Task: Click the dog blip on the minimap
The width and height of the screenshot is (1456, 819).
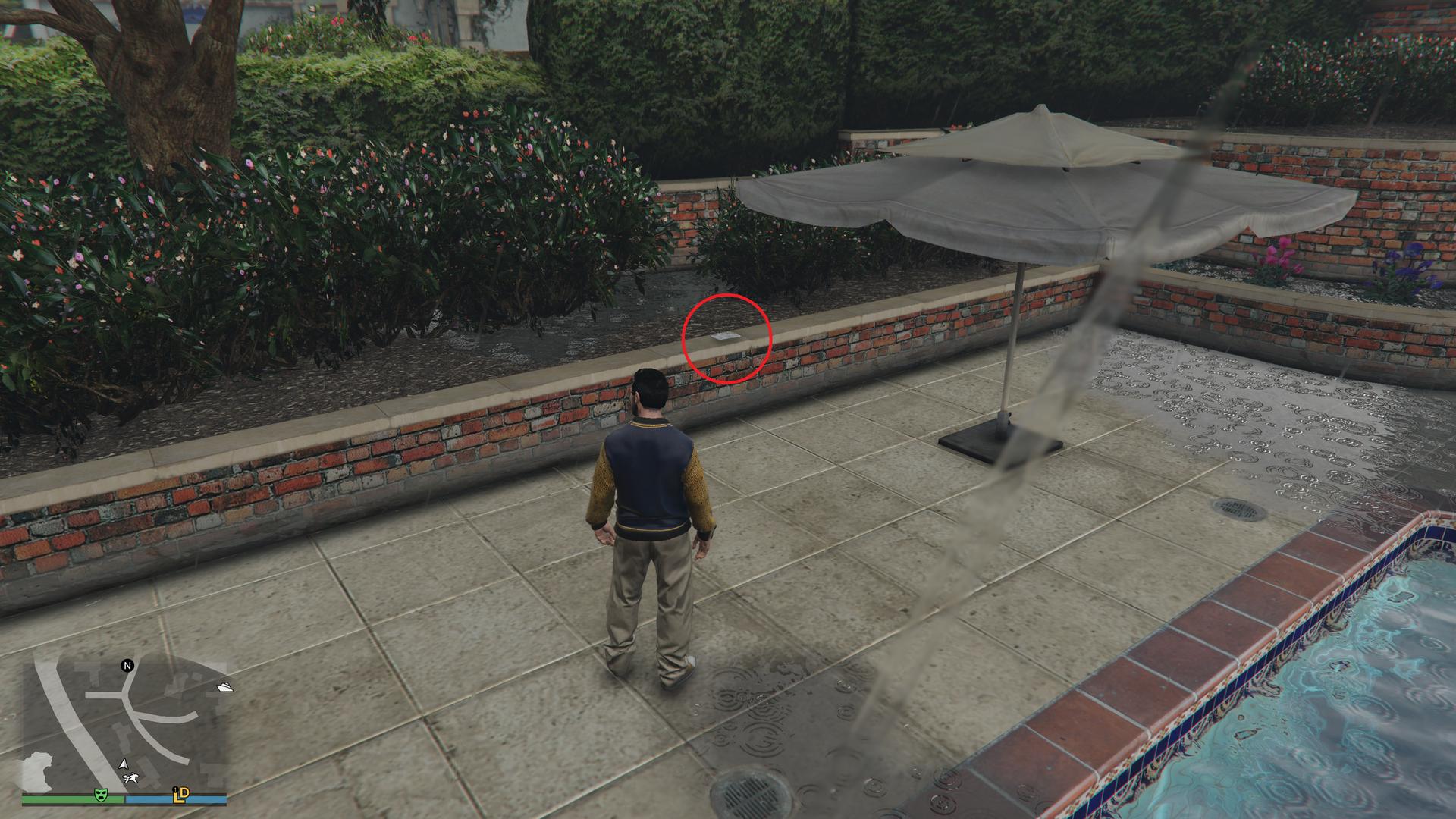Action: click(132, 779)
